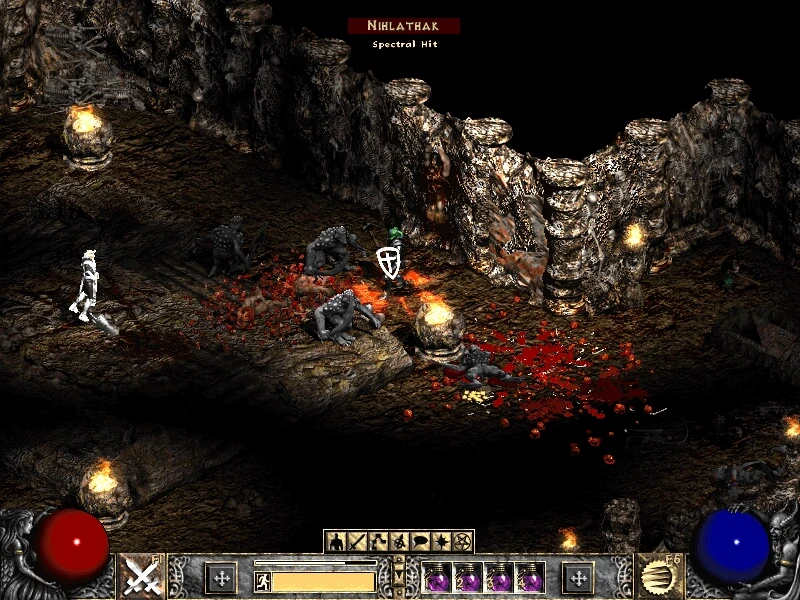Toggle run/walk with the running figure
Screen dimensions: 800x600
point(263,581)
